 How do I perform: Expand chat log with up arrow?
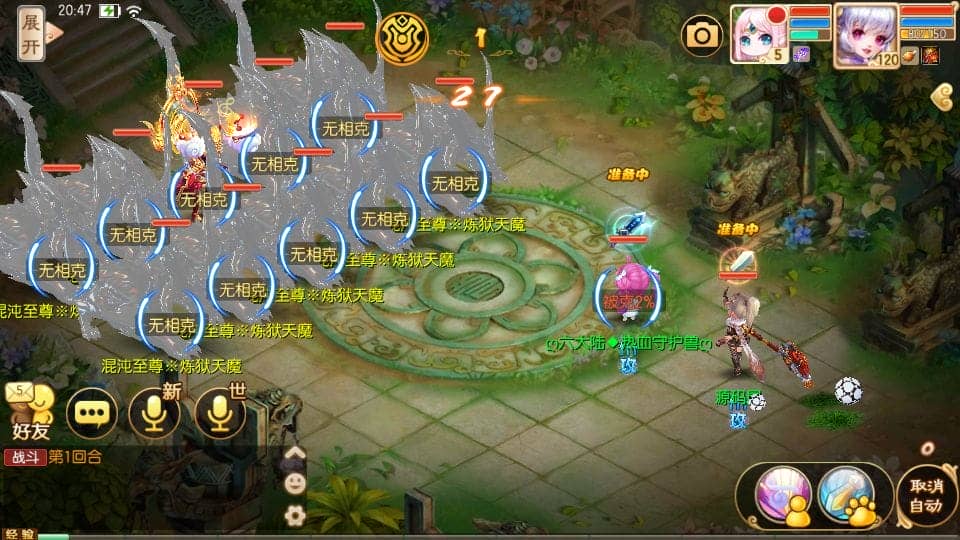(295, 455)
